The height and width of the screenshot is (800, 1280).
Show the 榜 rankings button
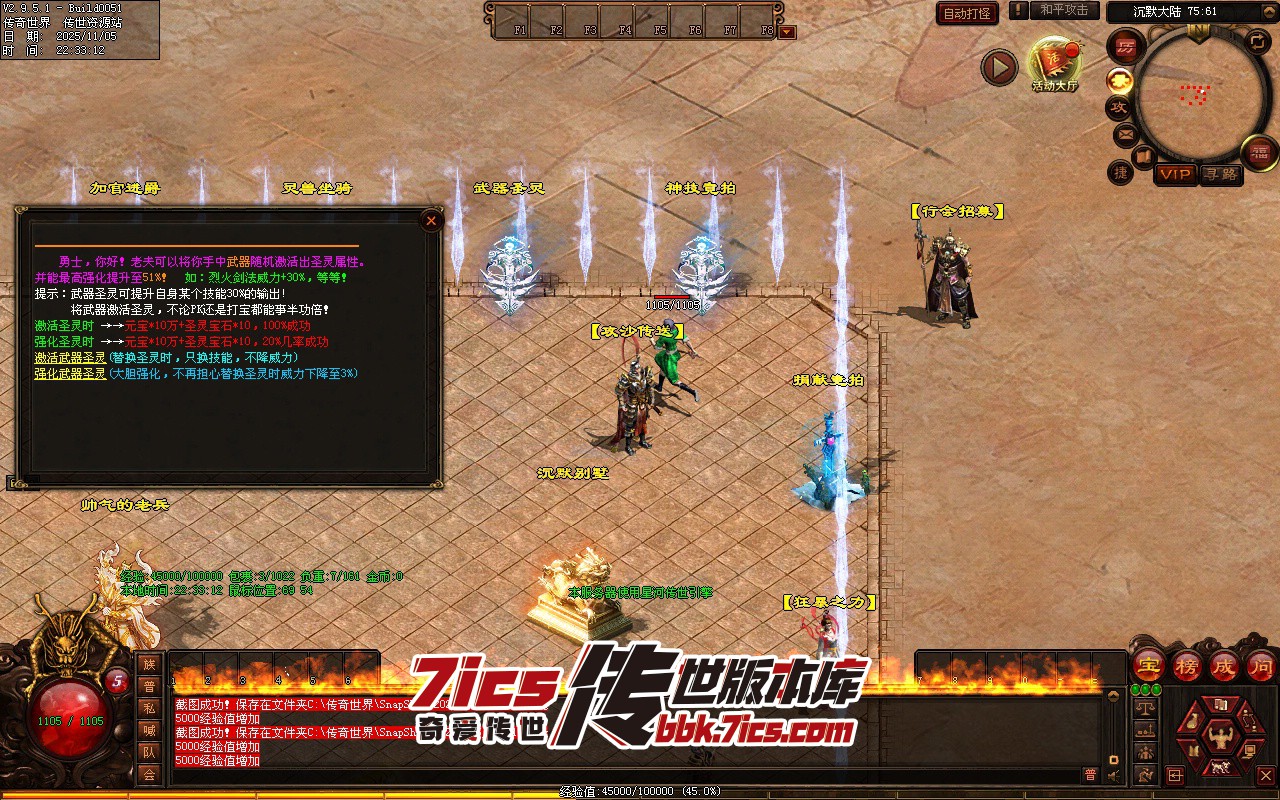coord(1187,665)
